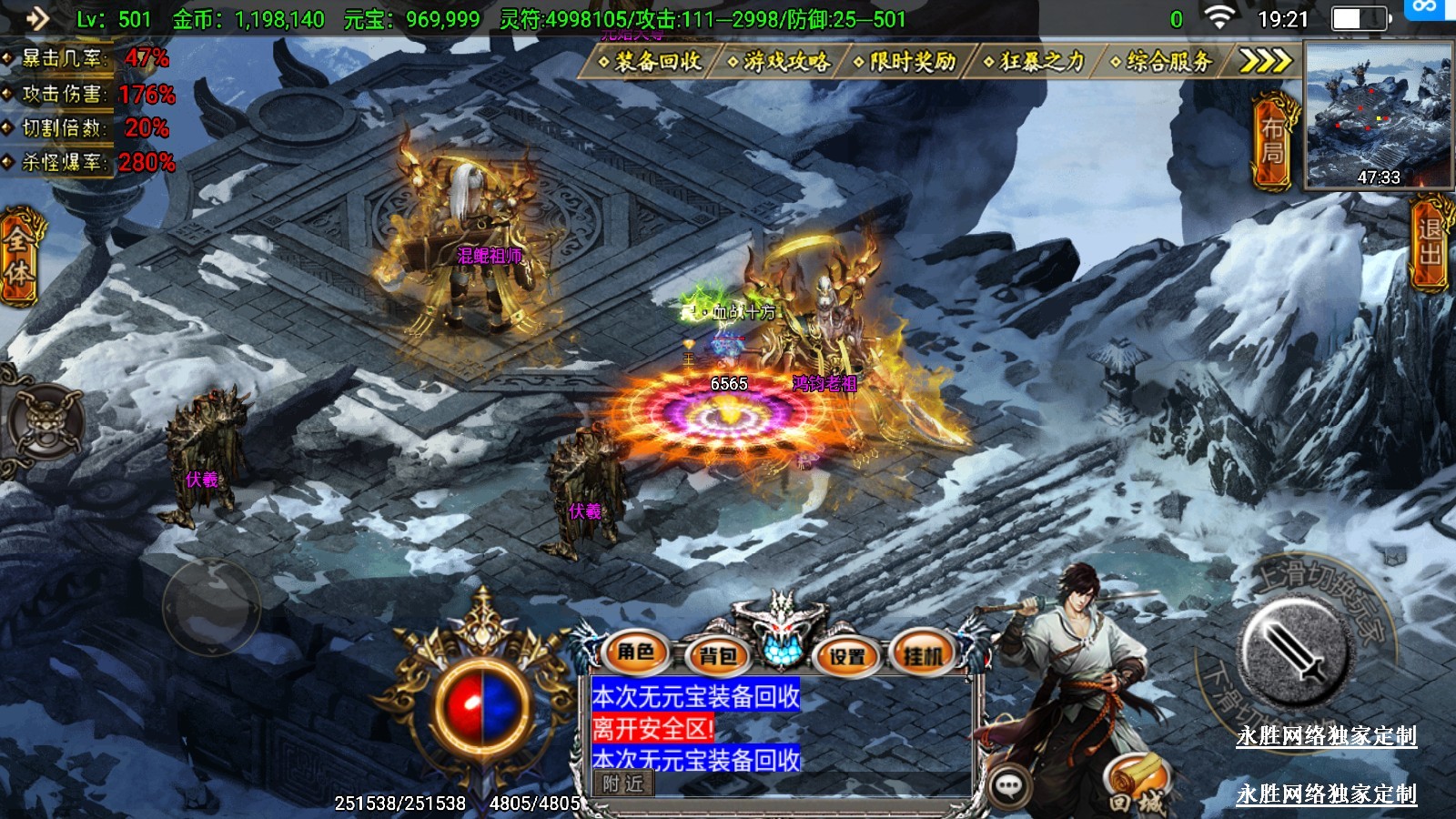
Task: Open the chat speech bubble button
Action: [1008, 786]
